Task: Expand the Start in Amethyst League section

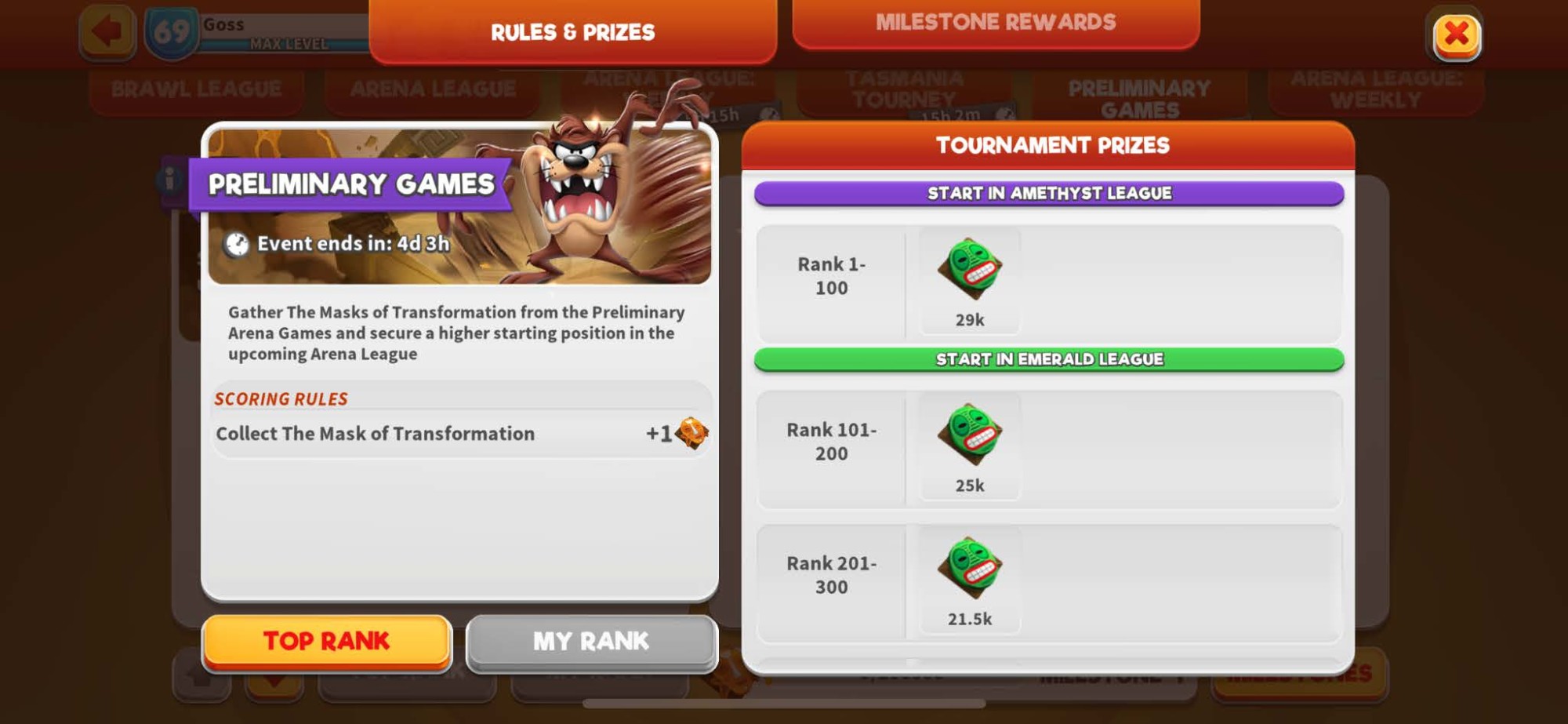Action: pyautogui.click(x=1049, y=192)
